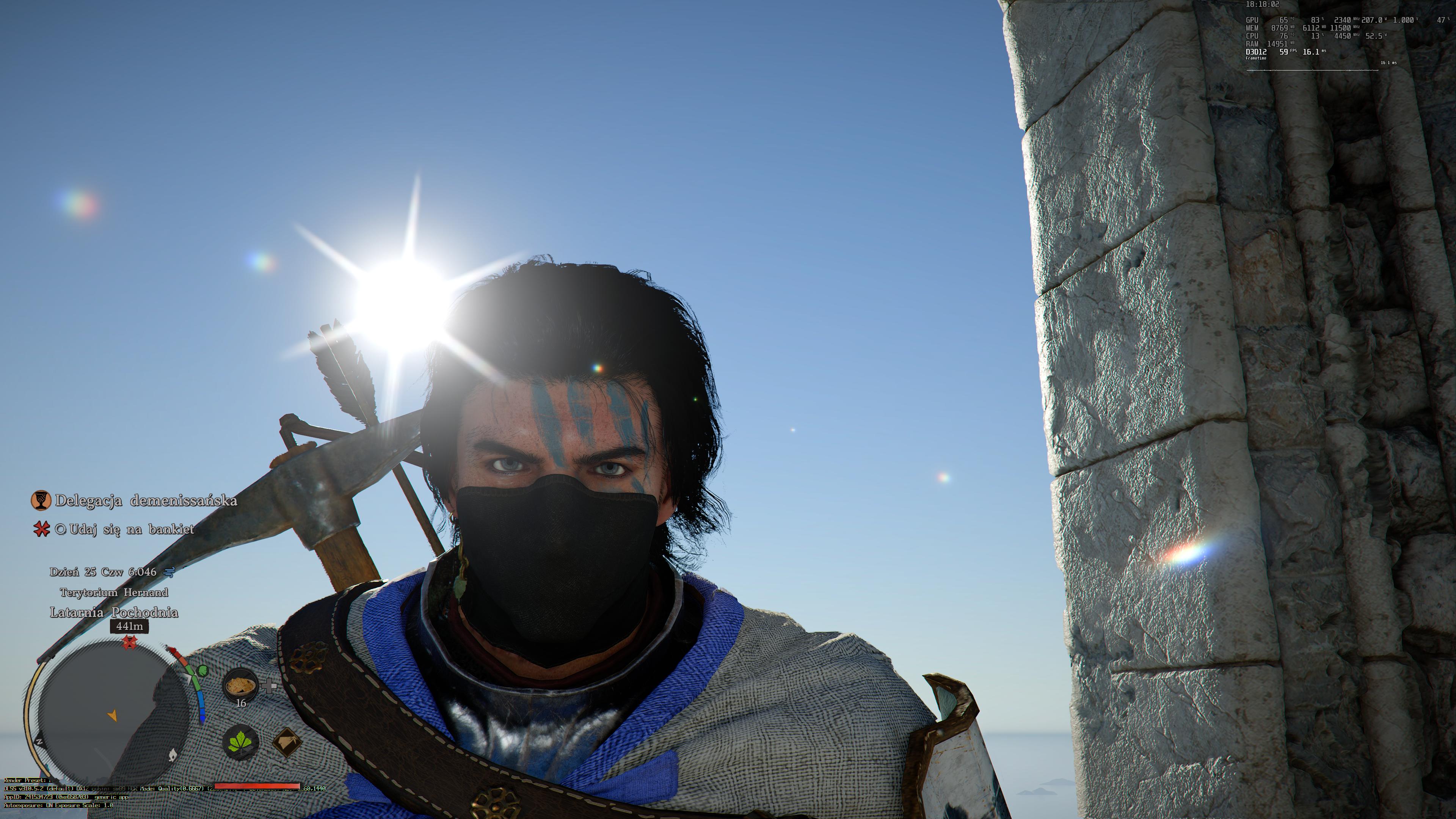Click the orange player arrow on the minimap
The width and height of the screenshot is (1456, 819).
(113, 715)
